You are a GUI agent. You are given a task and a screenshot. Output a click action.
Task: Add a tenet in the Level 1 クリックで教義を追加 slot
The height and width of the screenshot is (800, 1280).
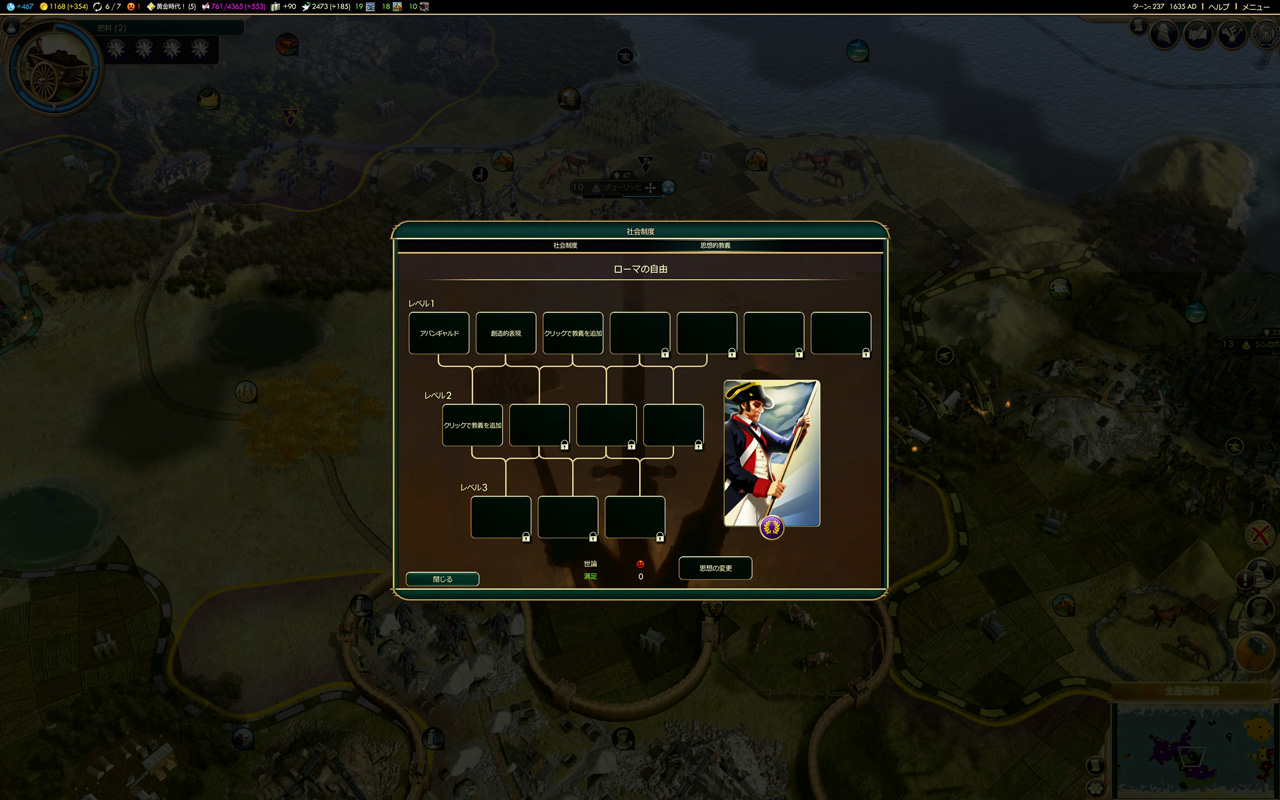click(573, 333)
